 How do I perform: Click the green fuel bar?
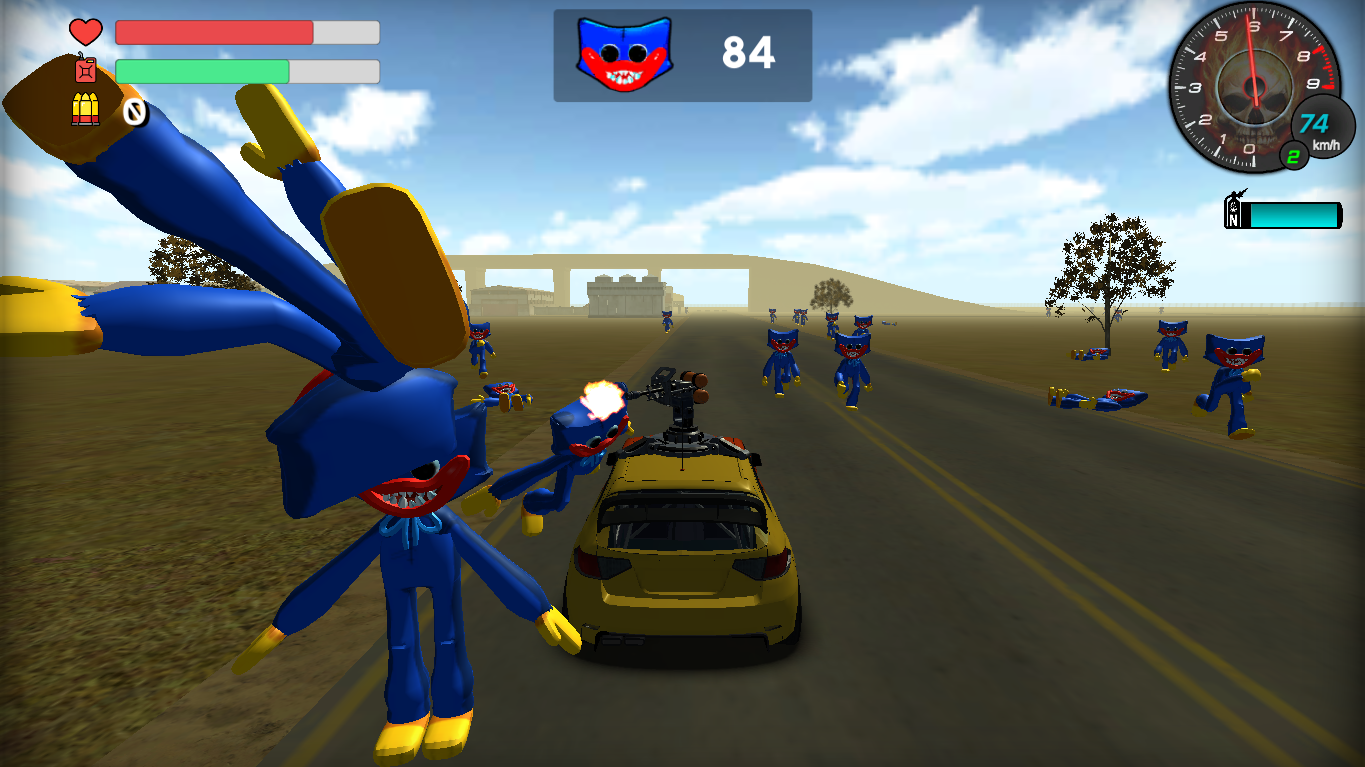tap(200, 70)
